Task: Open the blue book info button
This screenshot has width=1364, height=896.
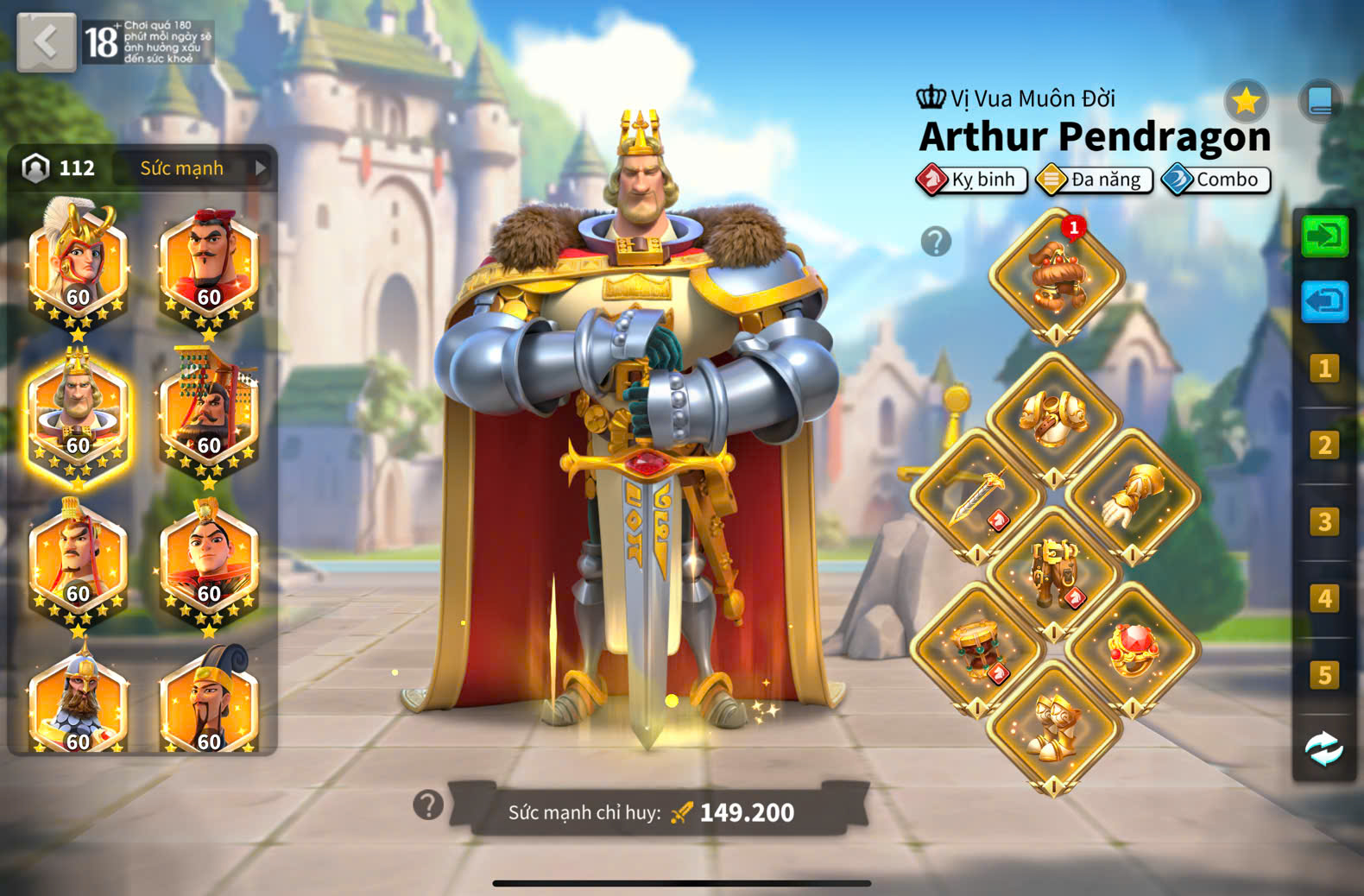Action: (1320, 102)
